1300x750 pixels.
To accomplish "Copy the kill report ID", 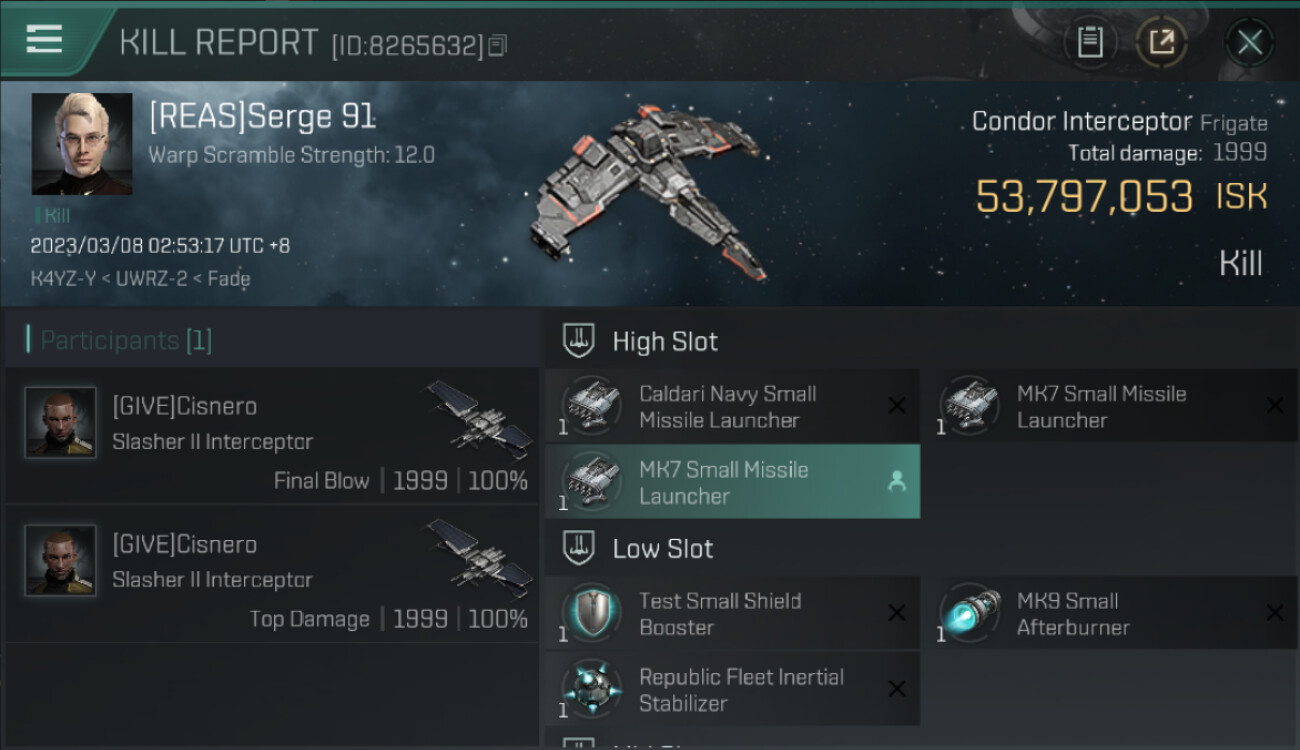I will tap(498, 45).
